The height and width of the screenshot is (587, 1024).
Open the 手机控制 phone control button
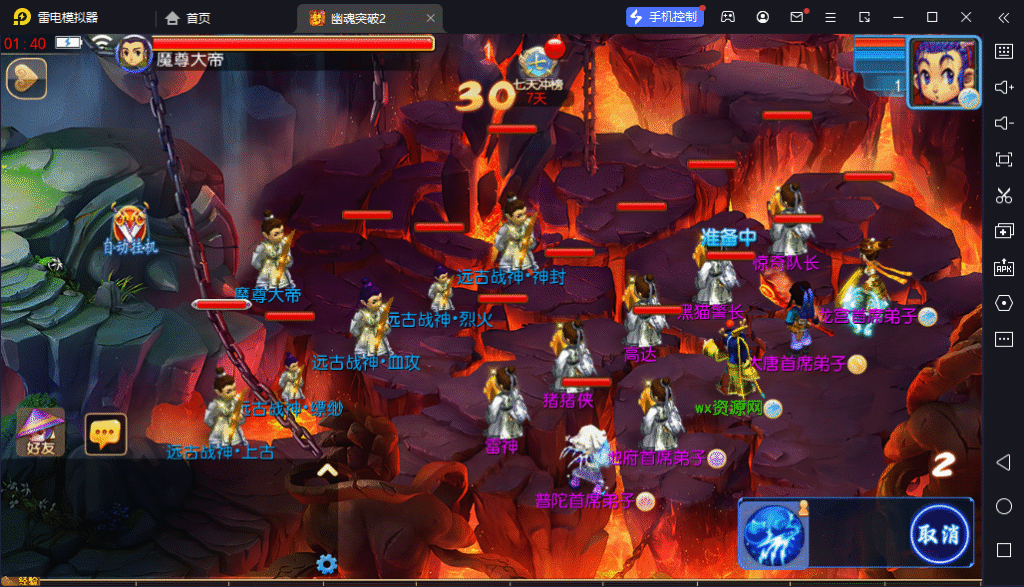664,17
